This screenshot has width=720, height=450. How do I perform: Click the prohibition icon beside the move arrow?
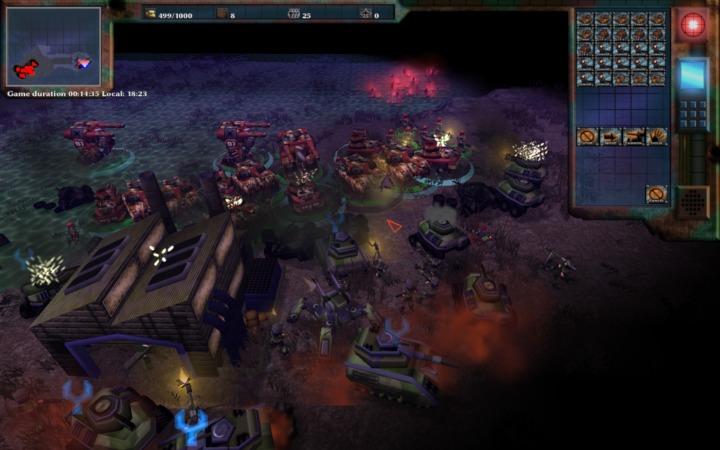click(x=587, y=136)
